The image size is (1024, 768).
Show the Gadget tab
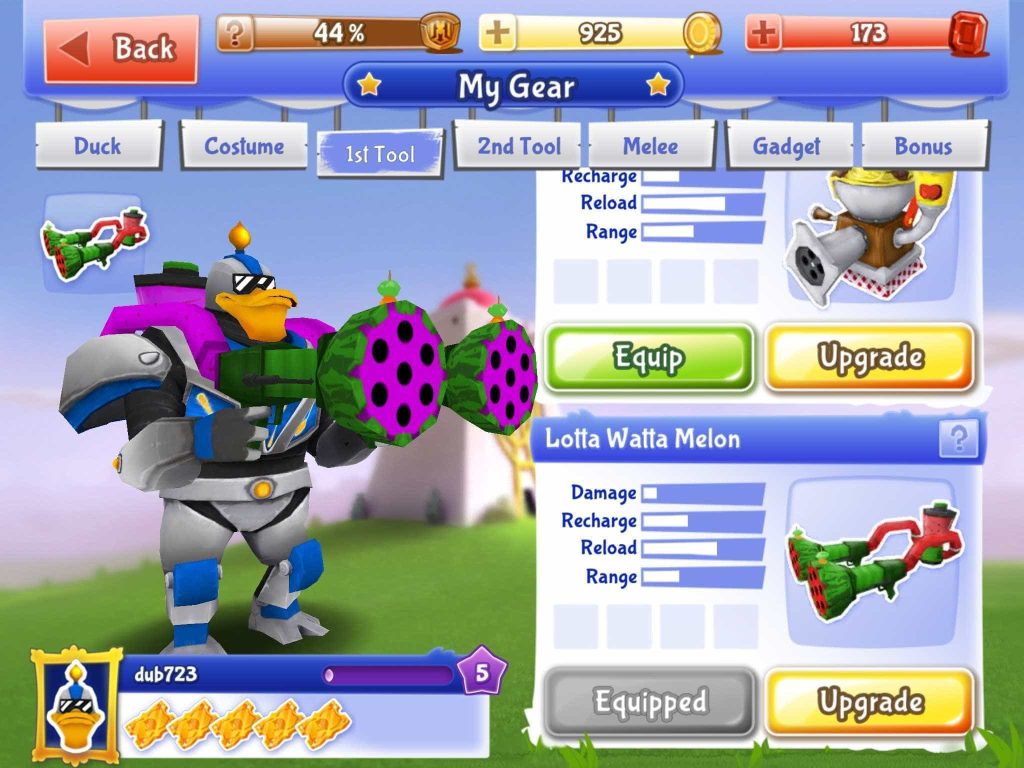click(787, 147)
